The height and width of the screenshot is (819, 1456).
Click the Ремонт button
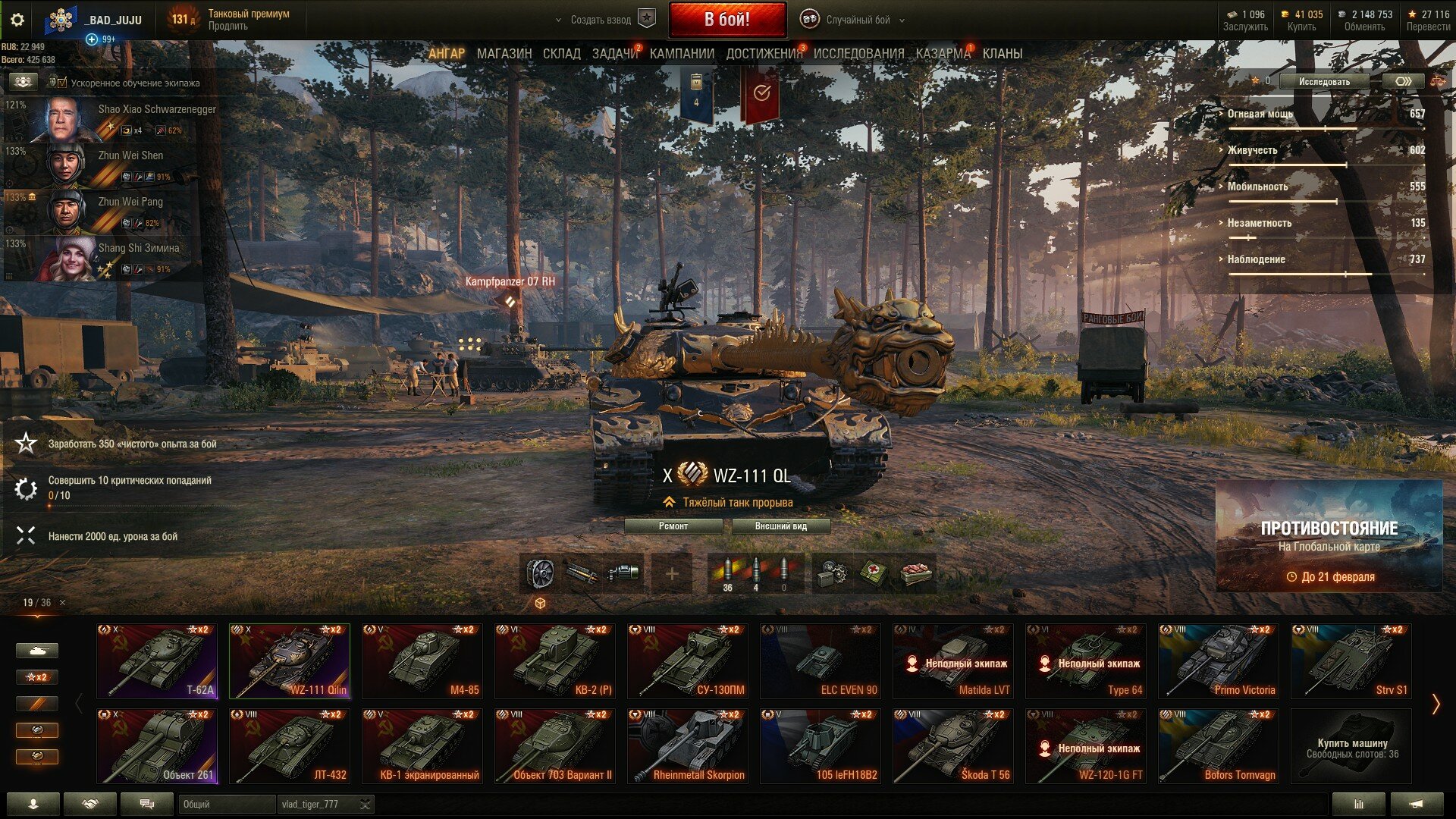pos(673,526)
